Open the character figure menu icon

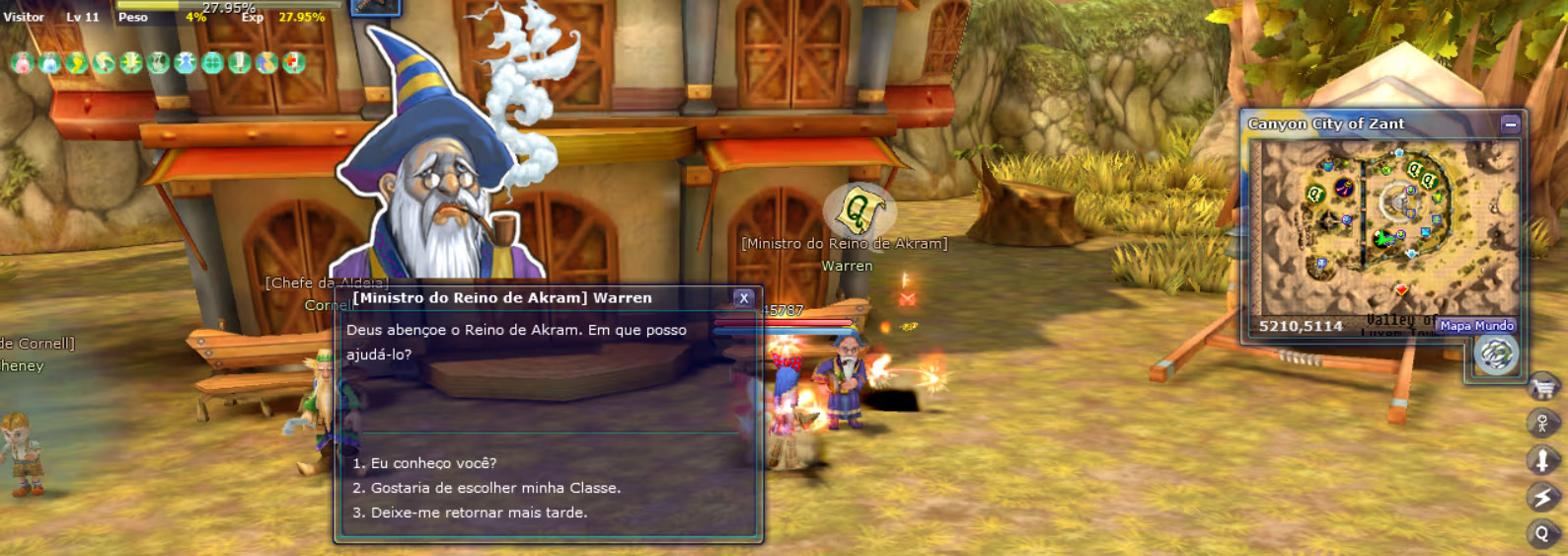1542,425
